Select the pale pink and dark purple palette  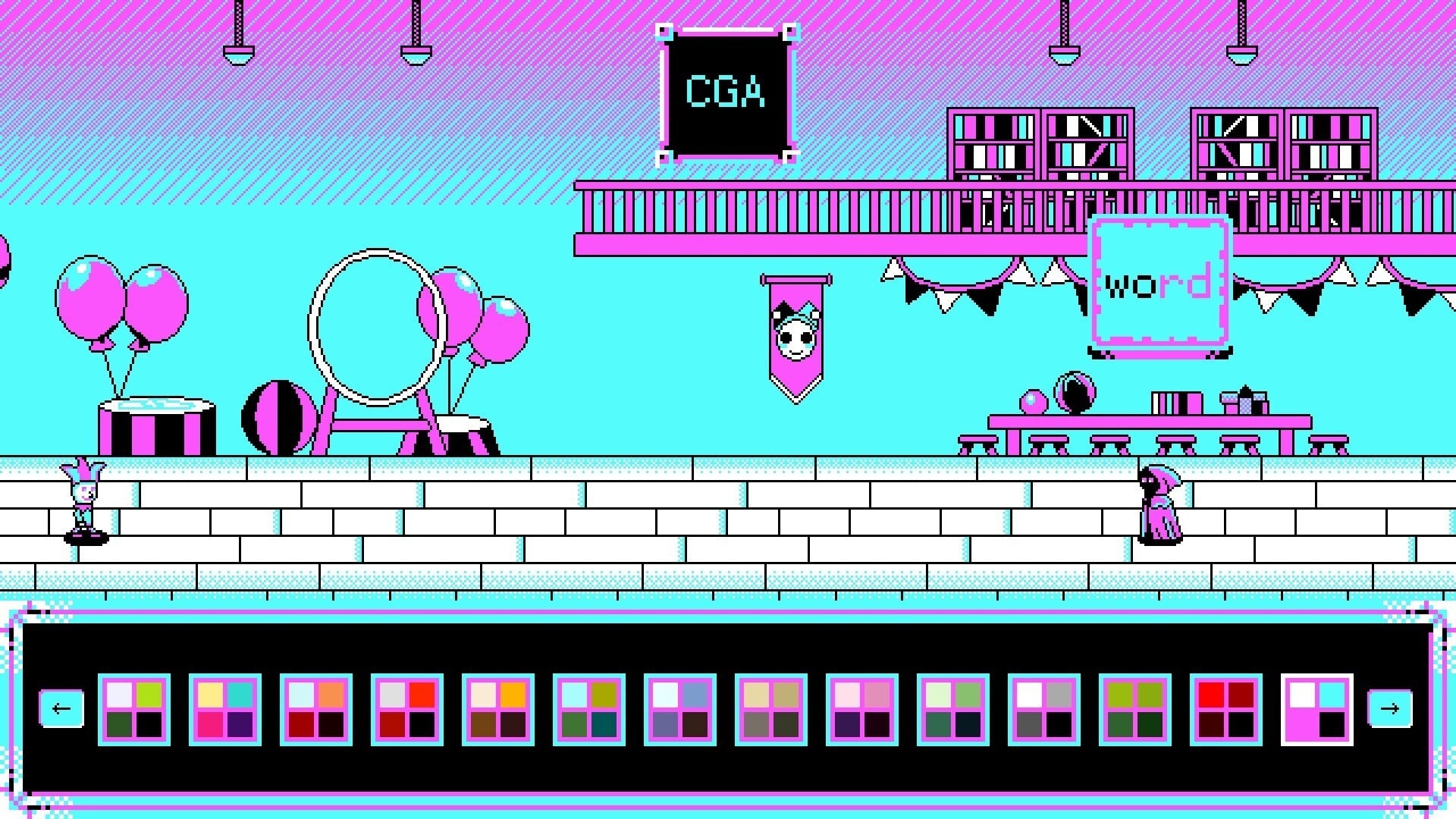(862, 710)
